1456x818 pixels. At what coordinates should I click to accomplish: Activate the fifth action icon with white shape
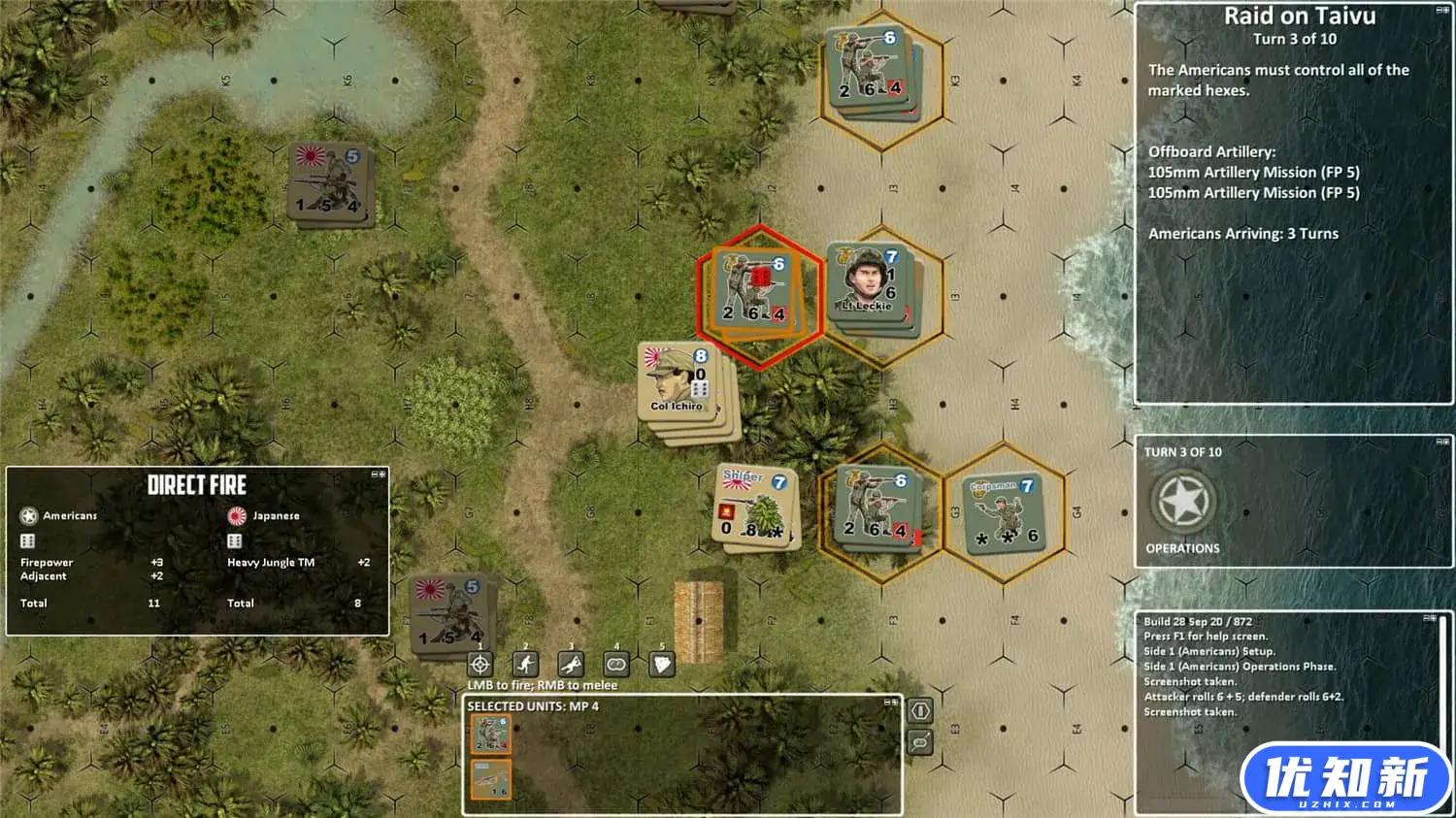(662, 665)
